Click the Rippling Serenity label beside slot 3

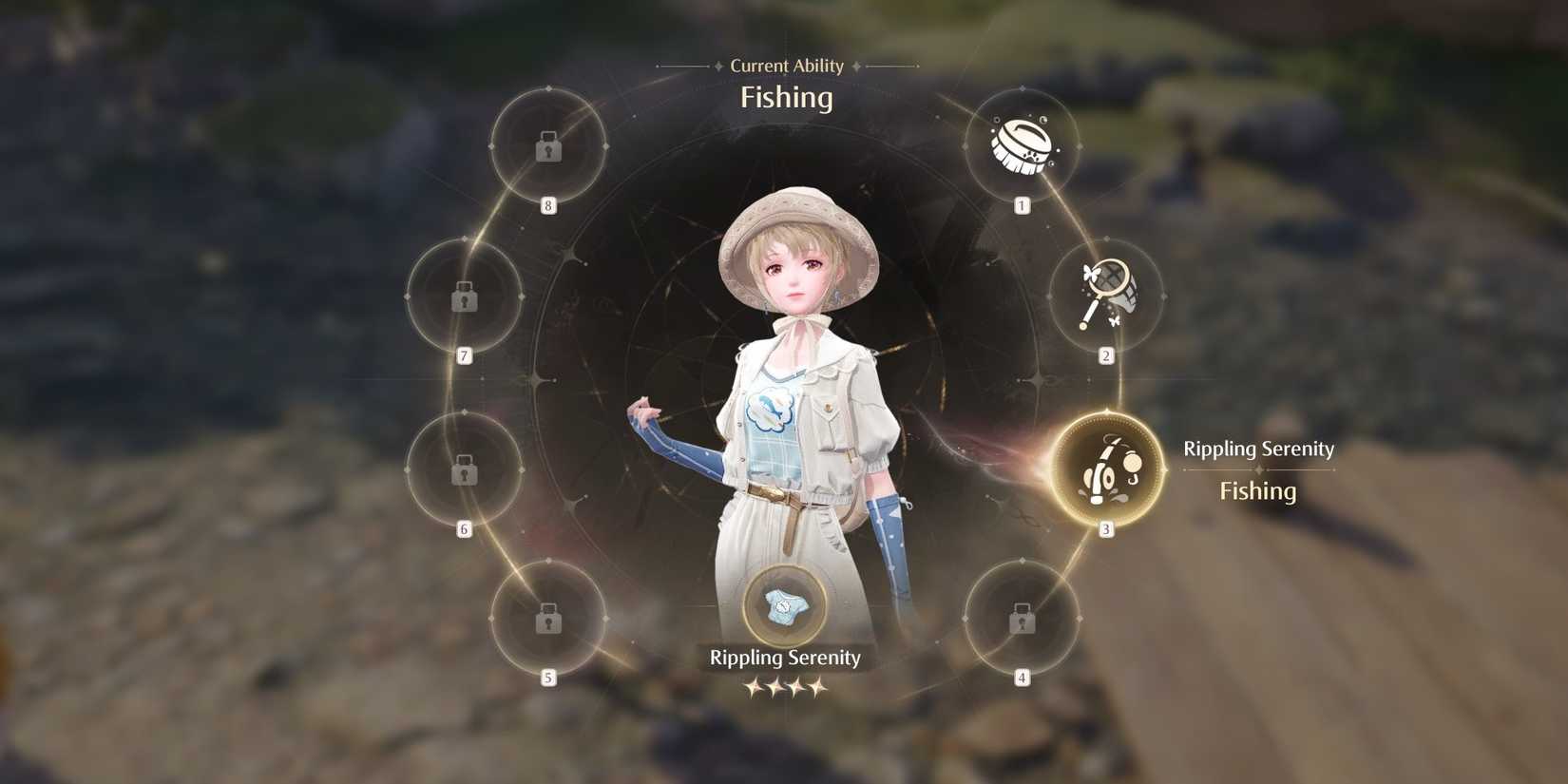(1258, 449)
